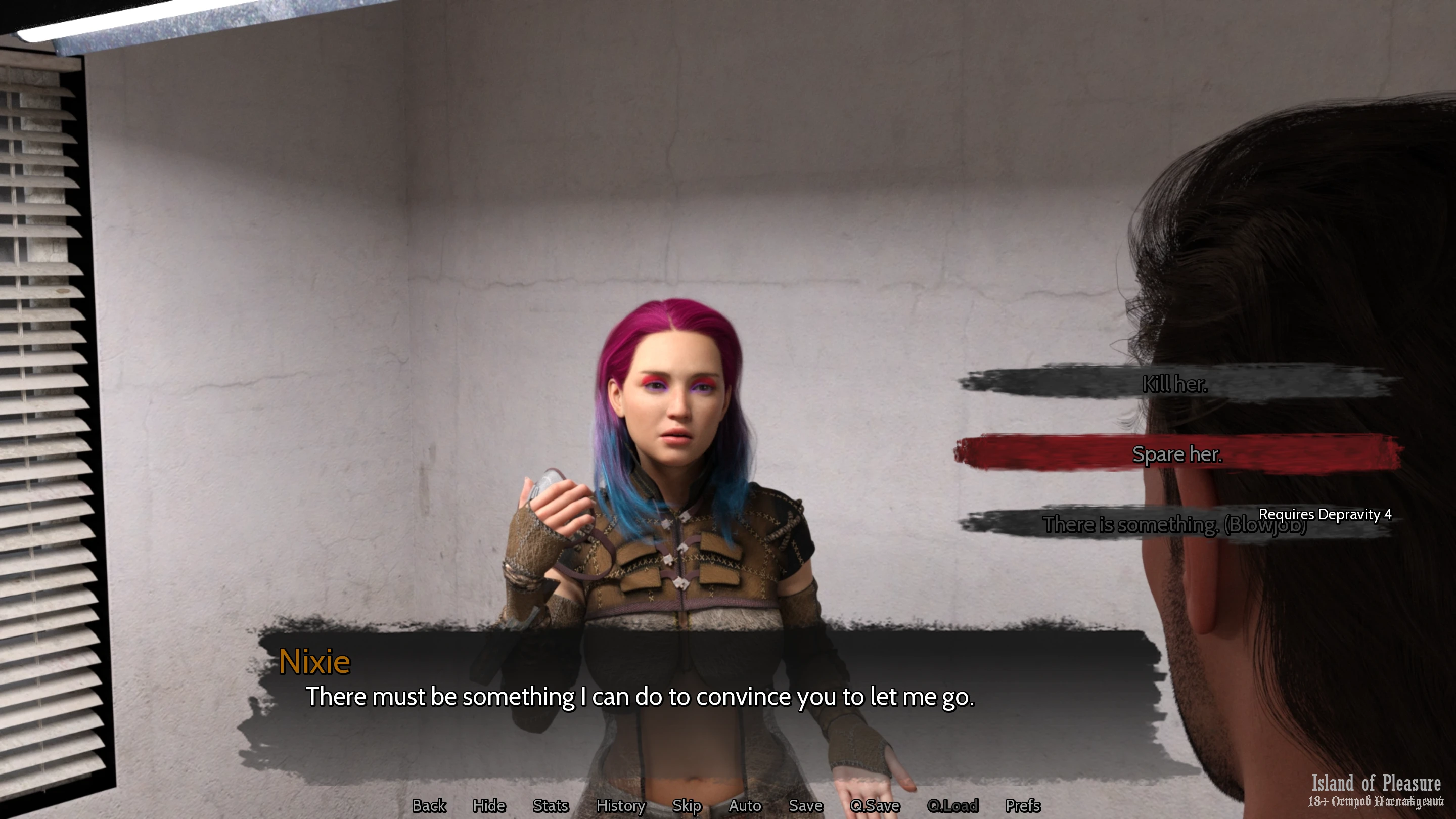
Task: Open the Prefs settings menu
Action: (x=1022, y=805)
